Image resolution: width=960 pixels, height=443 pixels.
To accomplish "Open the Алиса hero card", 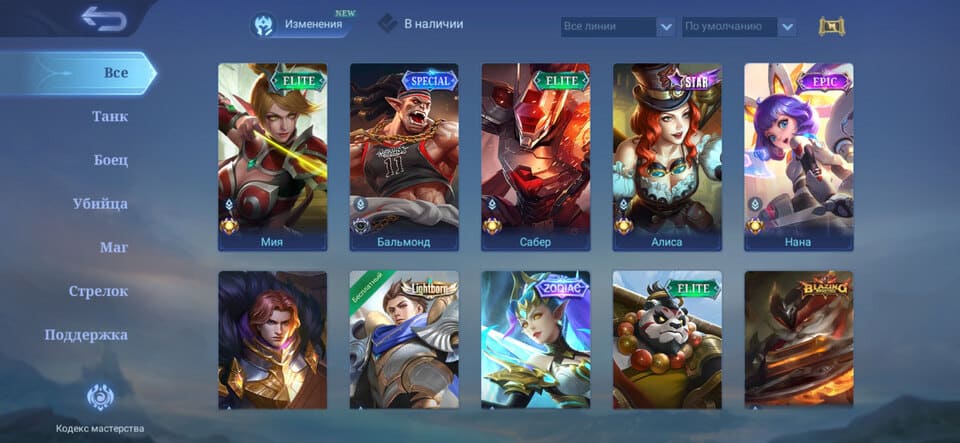I will tap(667, 156).
